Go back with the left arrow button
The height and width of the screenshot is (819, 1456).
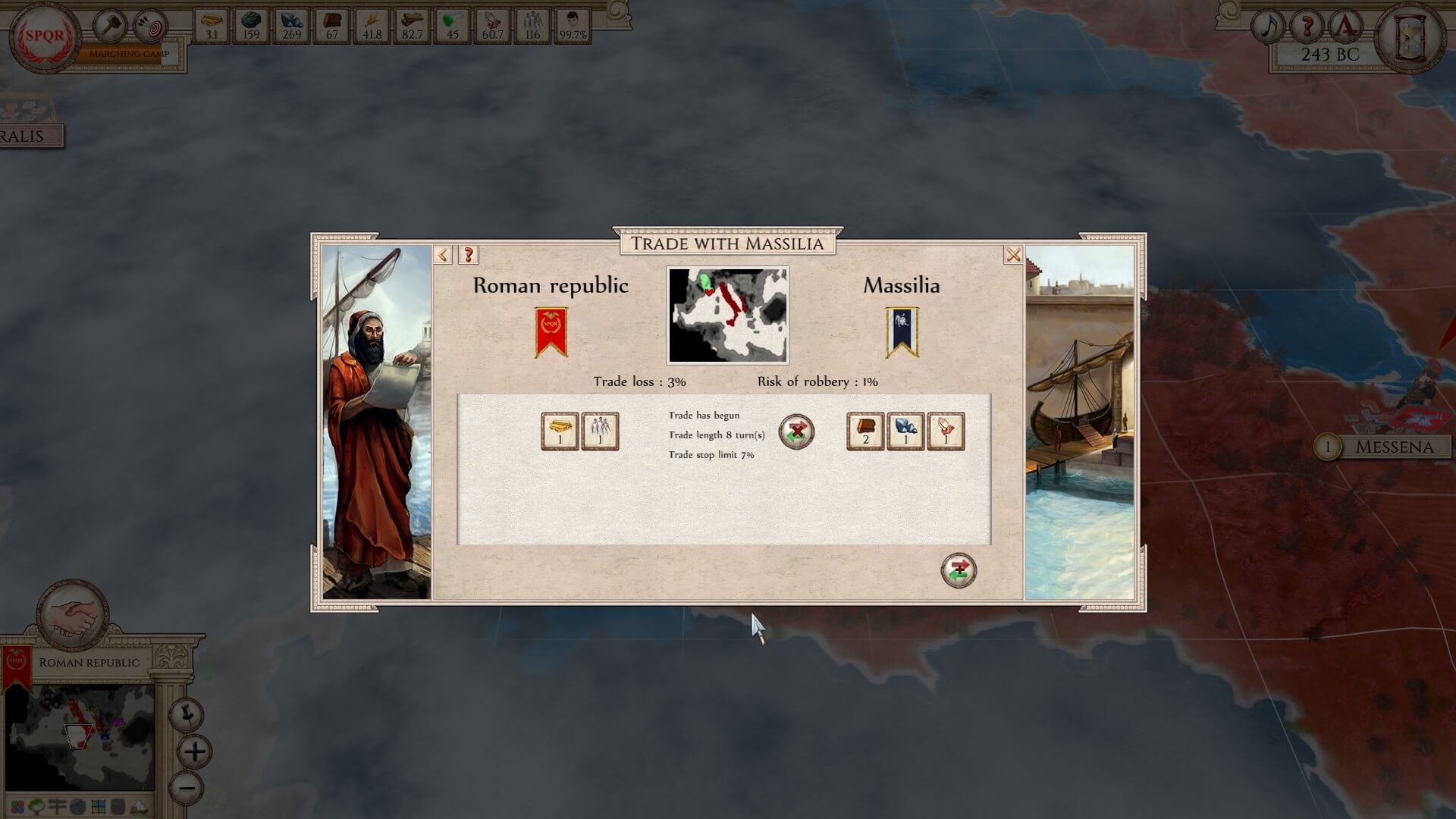click(x=443, y=255)
